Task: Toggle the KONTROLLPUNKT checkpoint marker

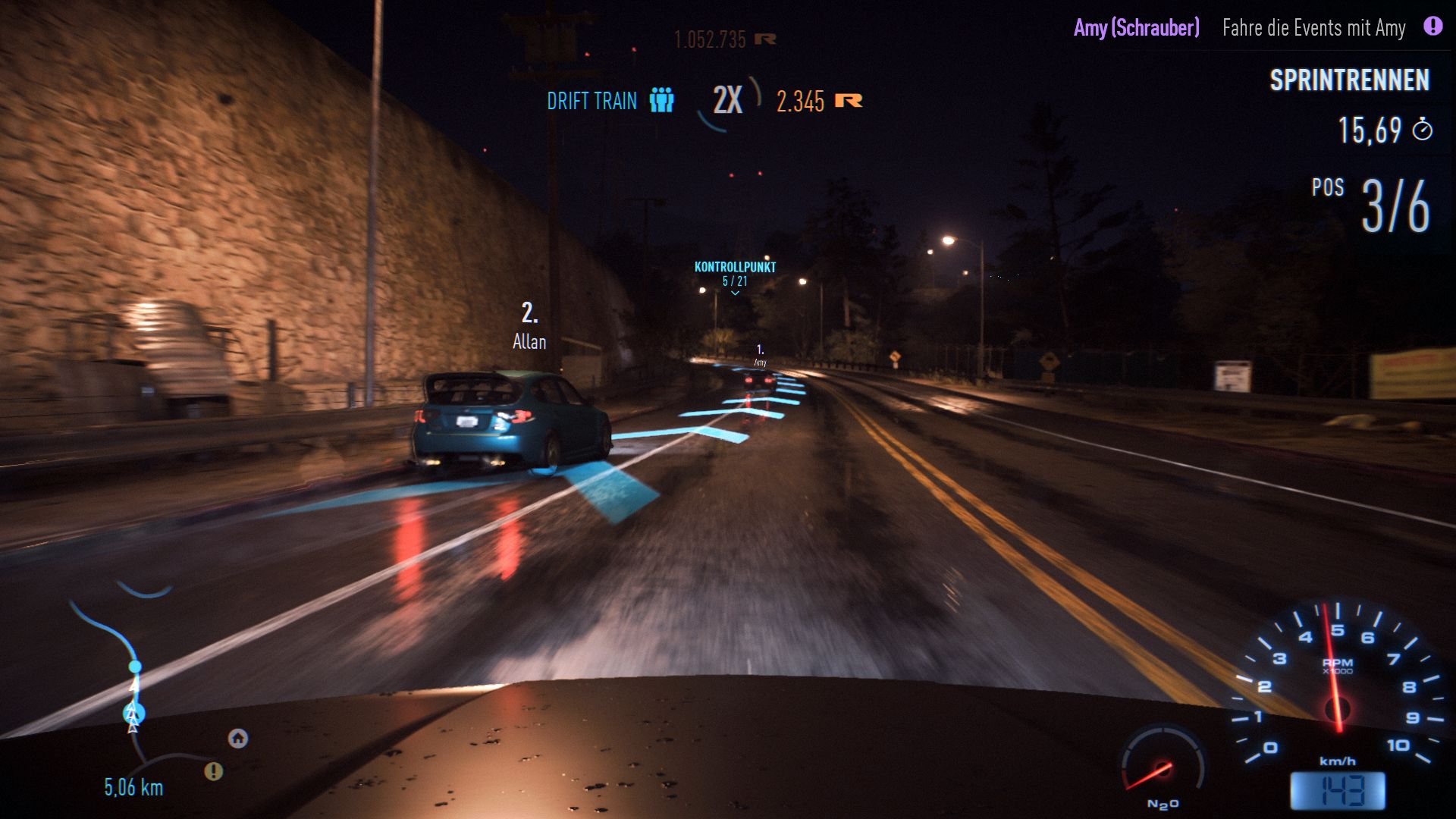Action: pos(734,267)
